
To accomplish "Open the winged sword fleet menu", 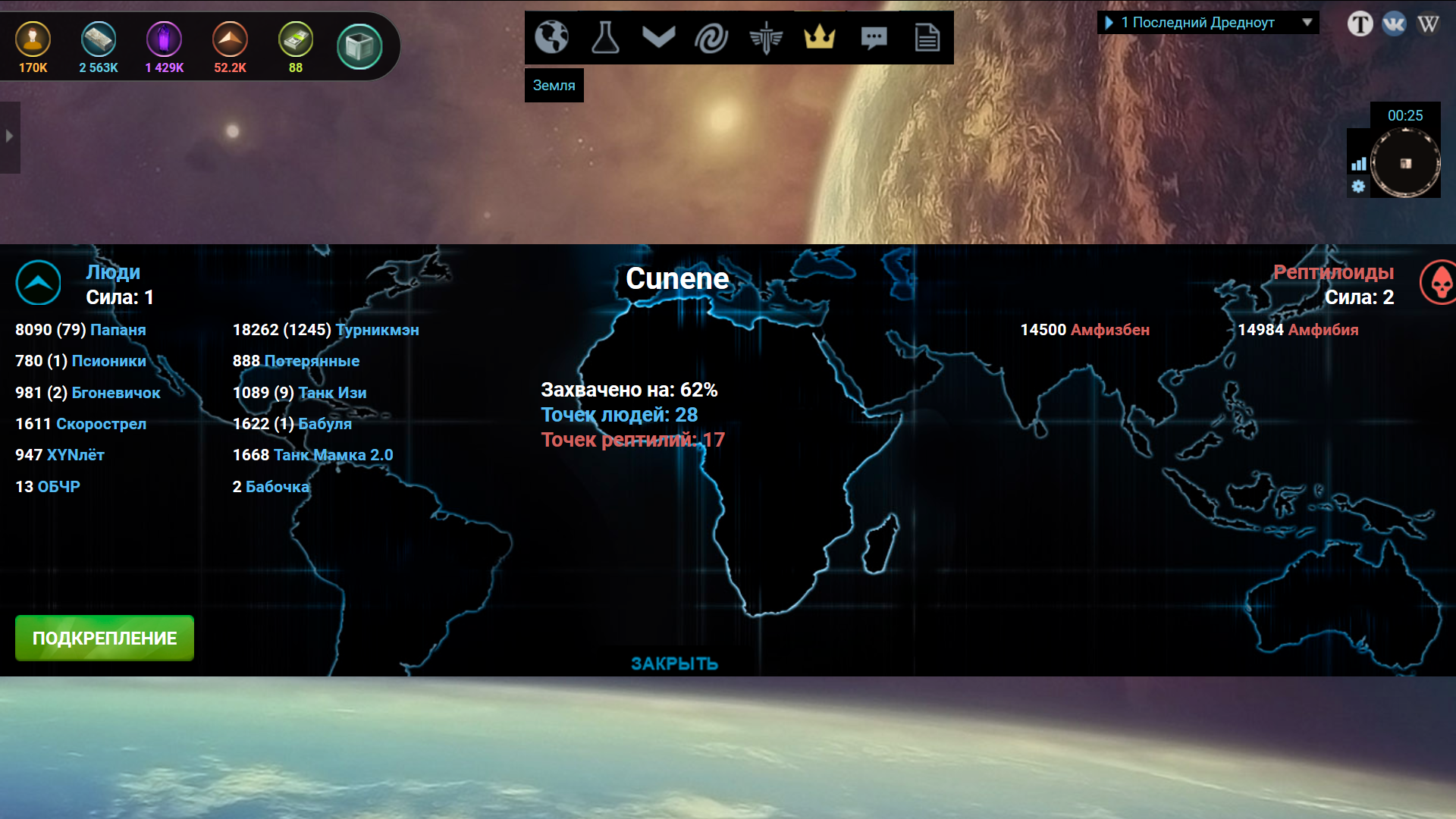I will click(x=766, y=36).
